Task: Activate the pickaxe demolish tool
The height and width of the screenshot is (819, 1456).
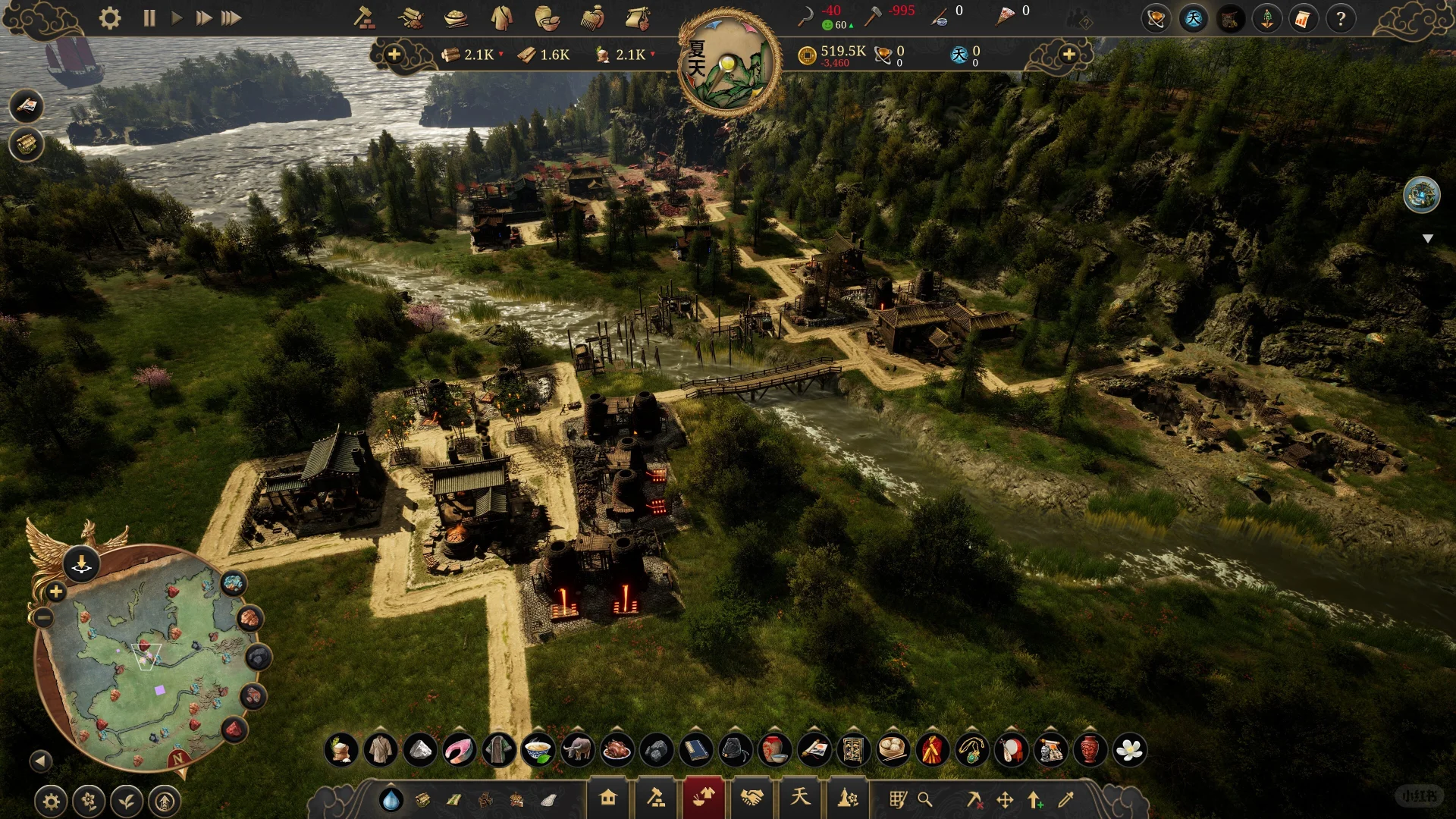Action: coord(974,799)
